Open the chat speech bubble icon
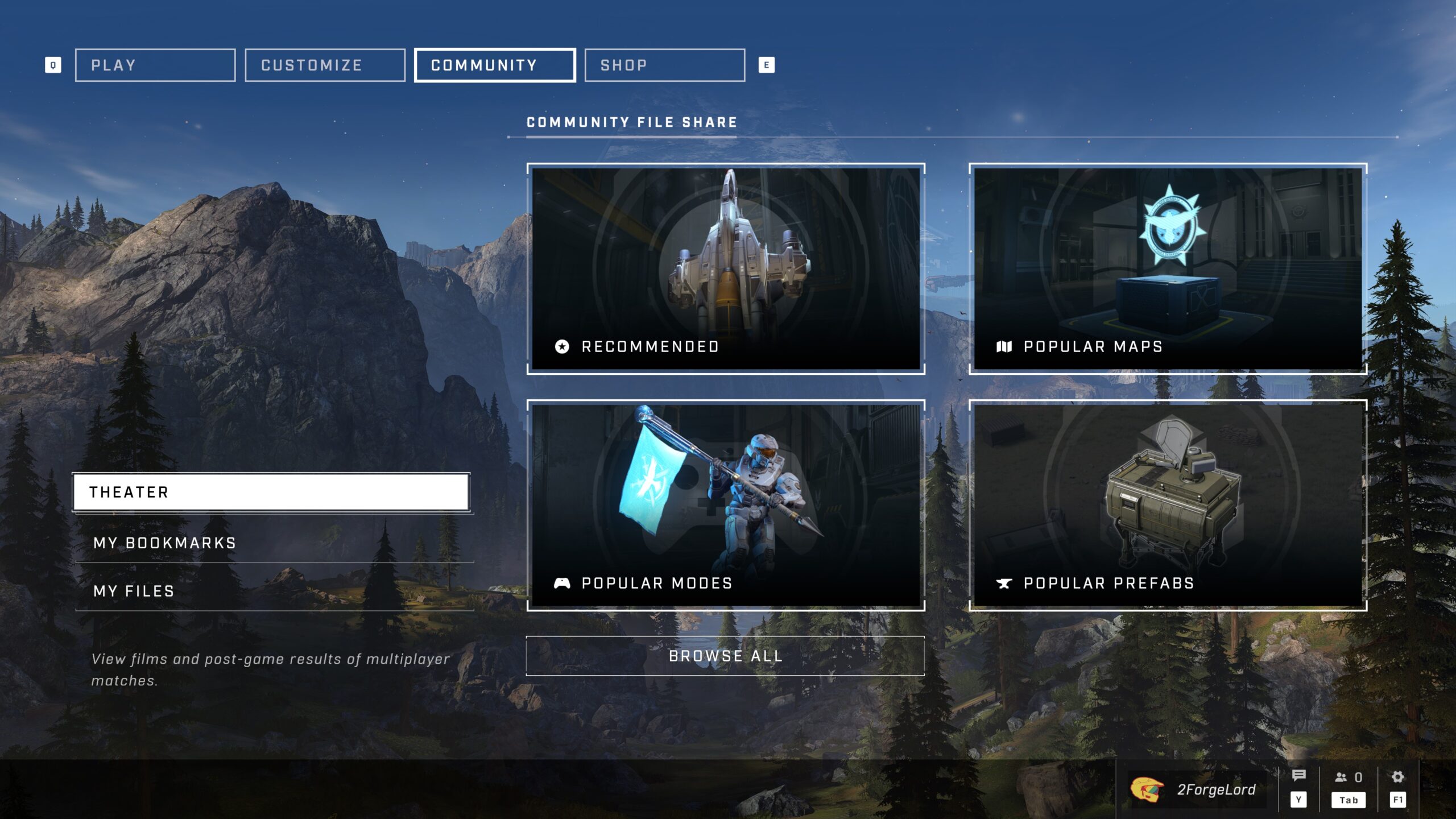This screenshot has width=1456, height=819. tap(1298, 776)
